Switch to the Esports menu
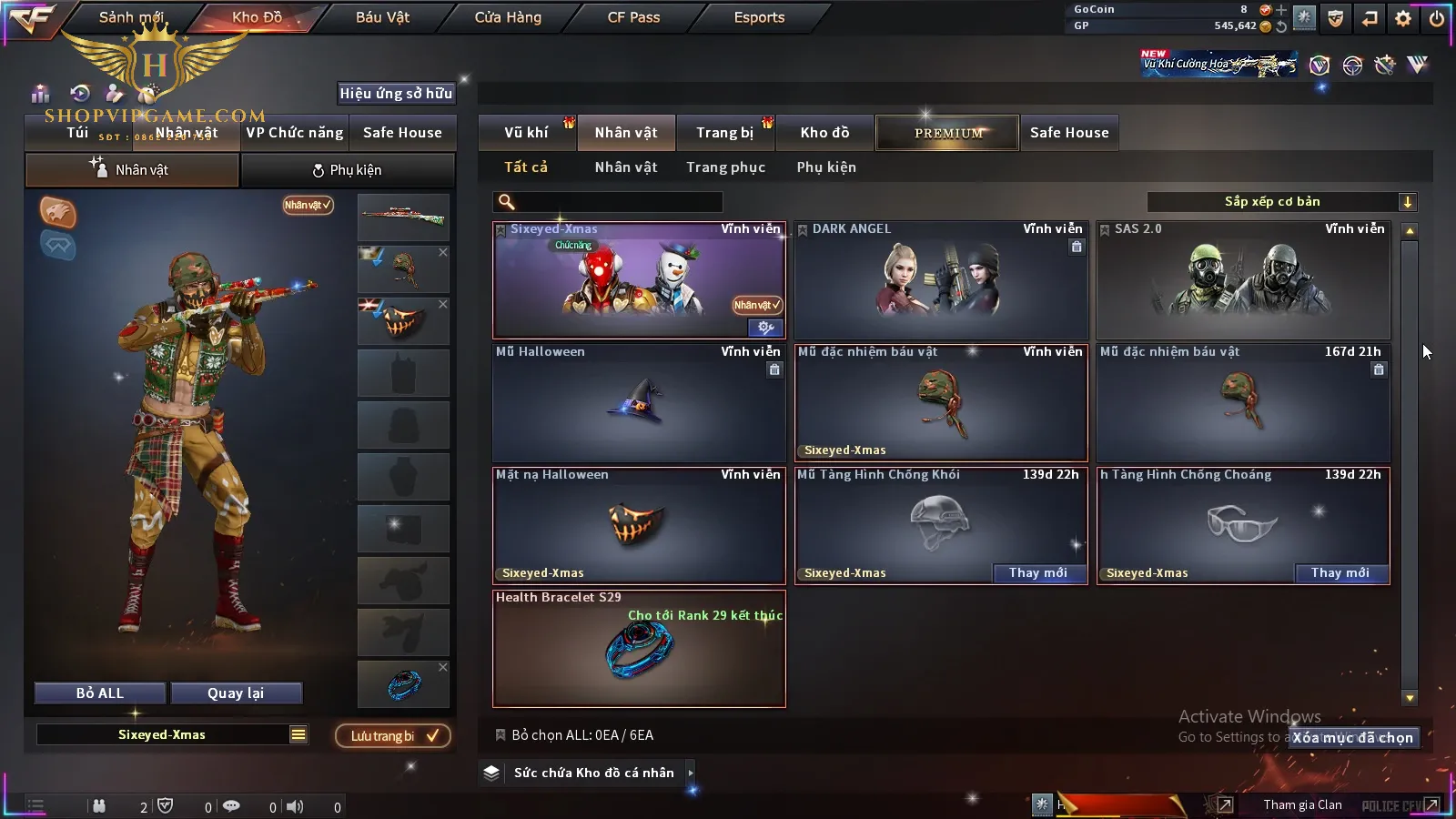 click(759, 17)
